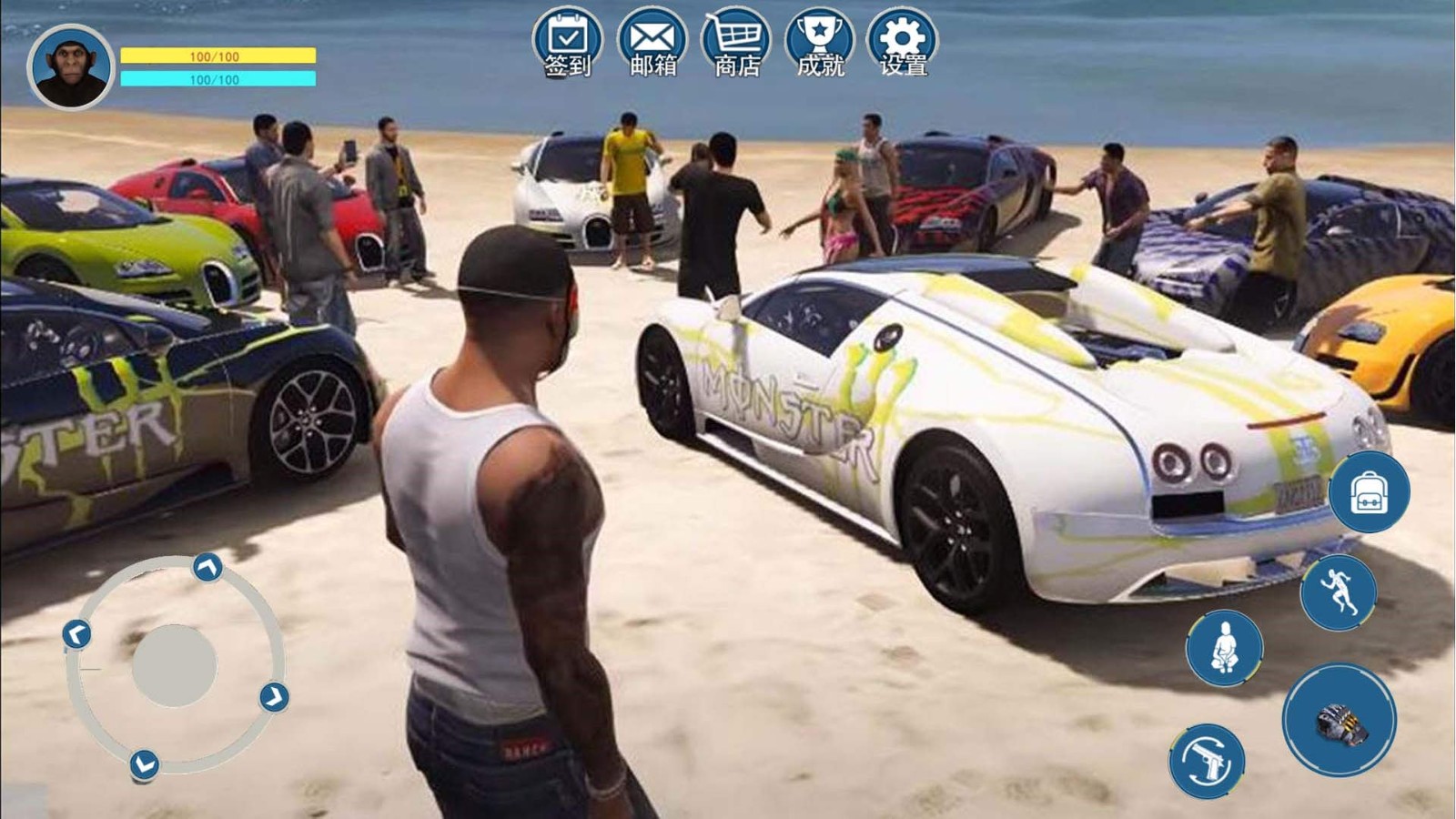Open the 邮箱 mailbox

pyautogui.click(x=652, y=43)
